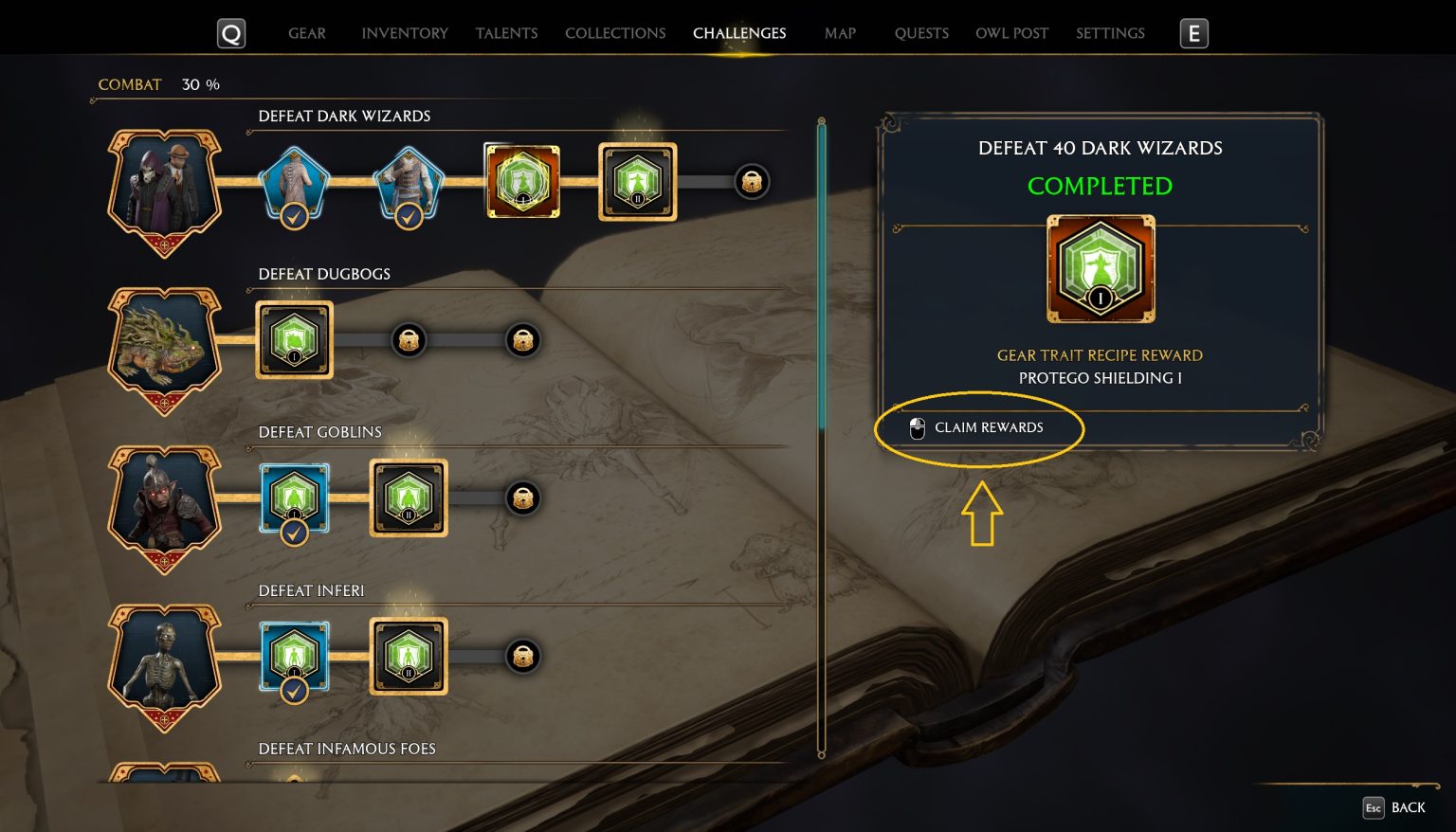
Task: Click the tier I Dugbog reward badge
Action: pos(294,339)
